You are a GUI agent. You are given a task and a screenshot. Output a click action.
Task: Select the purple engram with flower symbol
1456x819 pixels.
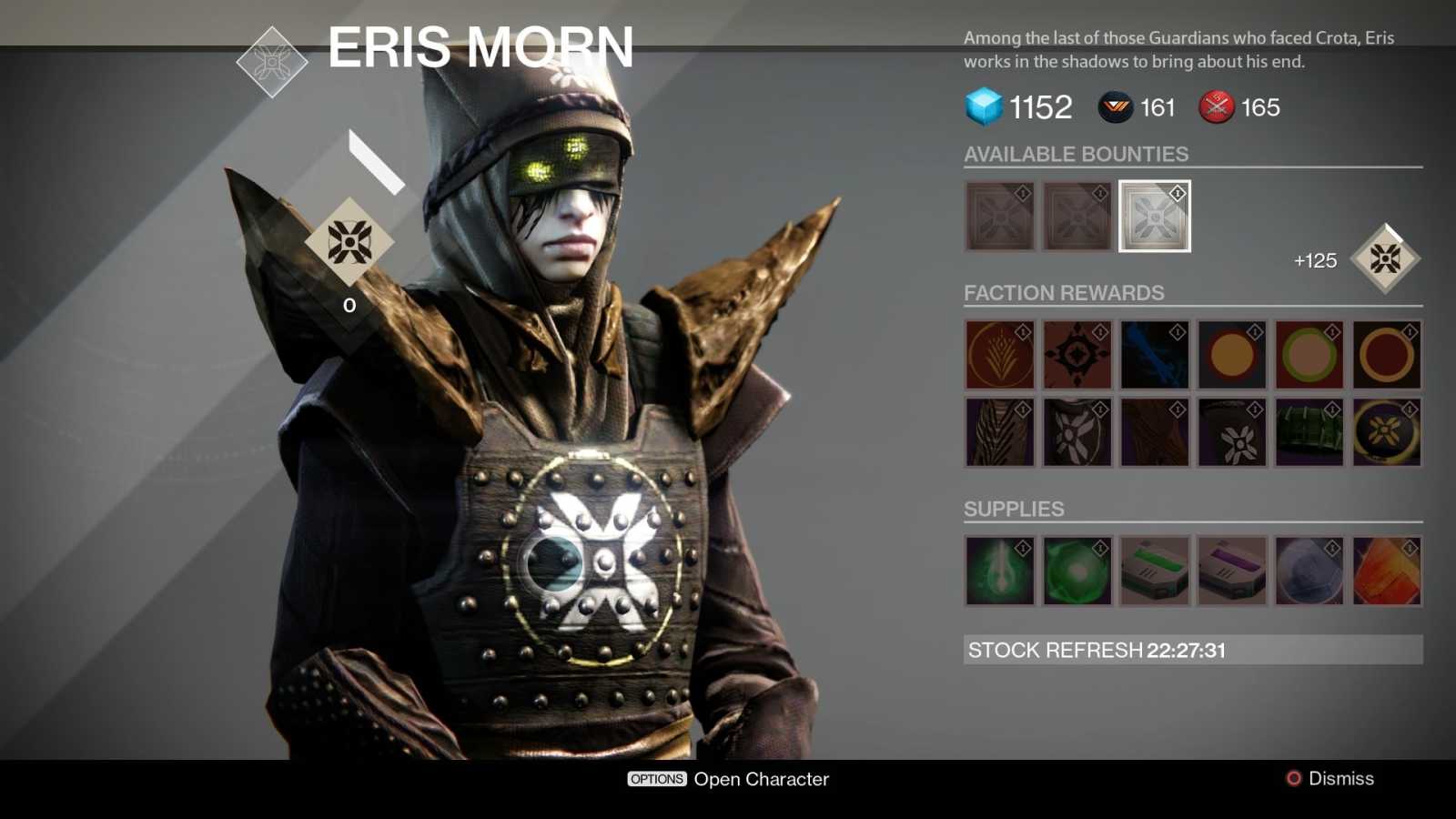pyautogui.click(x=1232, y=432)
